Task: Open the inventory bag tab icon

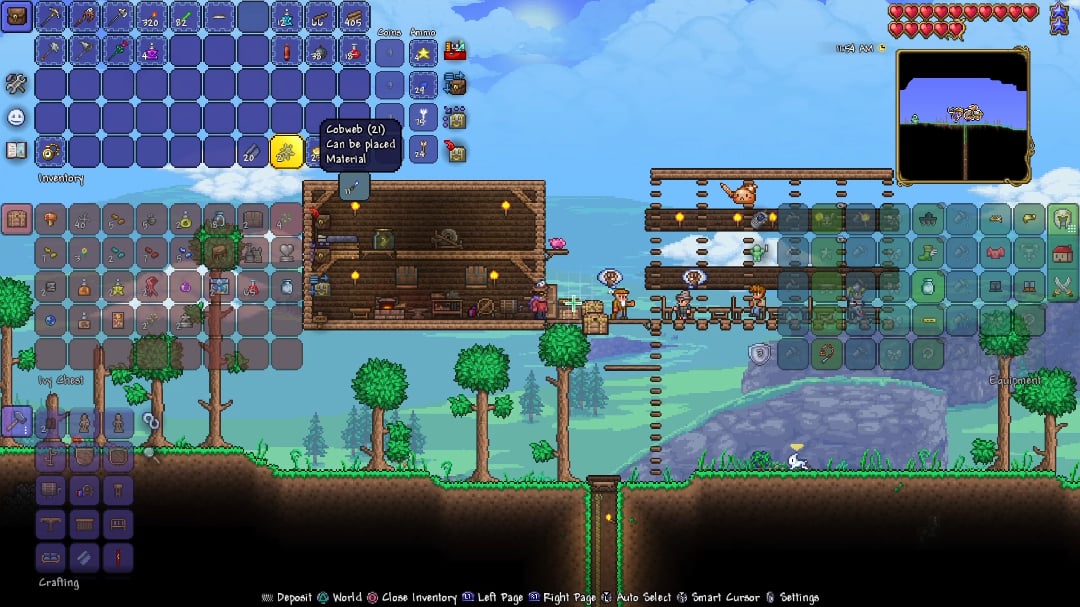Action: click(16, 16)
